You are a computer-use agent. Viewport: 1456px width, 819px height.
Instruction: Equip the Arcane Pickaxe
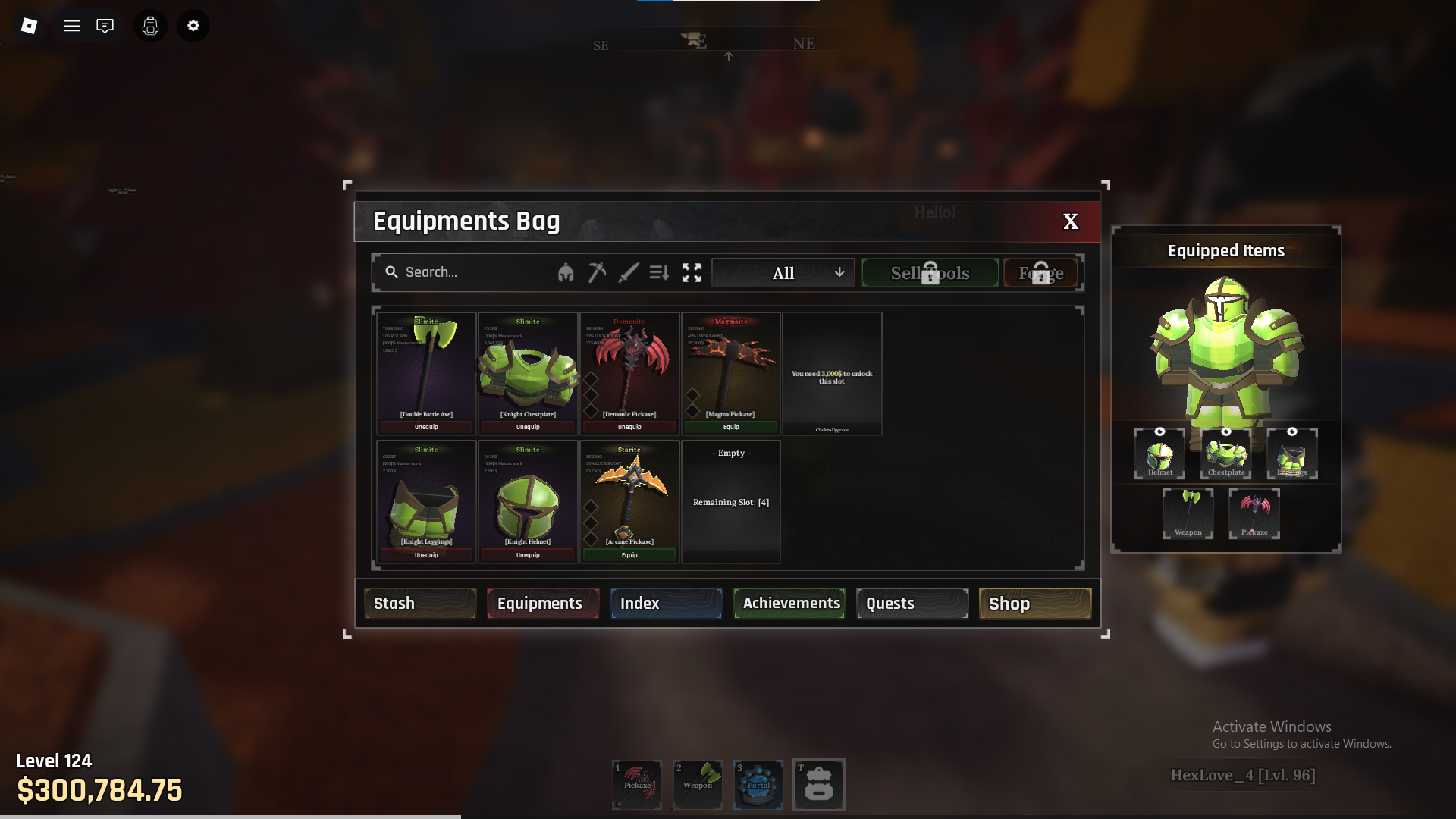[x=629, y=555]
